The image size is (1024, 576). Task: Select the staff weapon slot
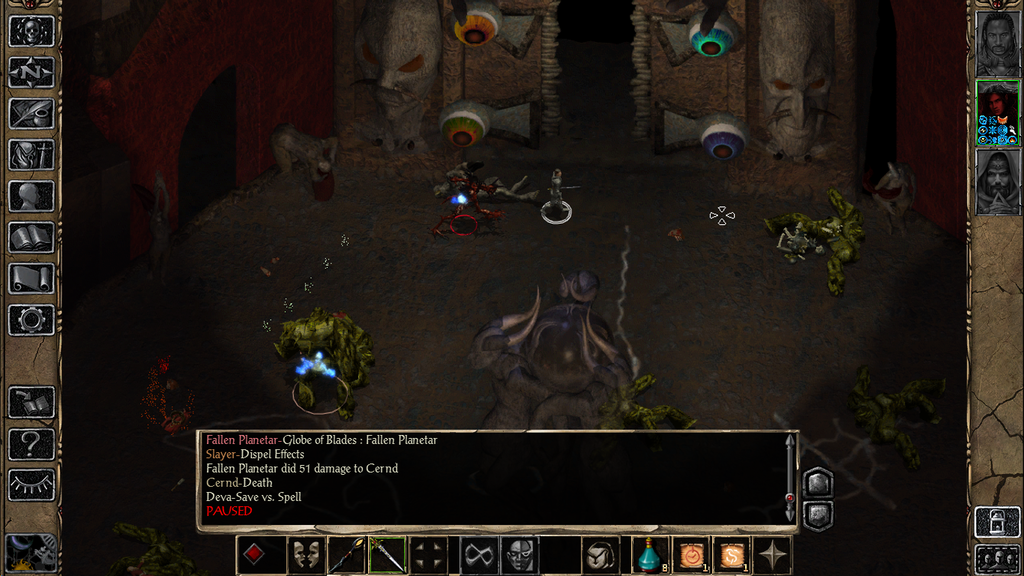click(346, 555)
